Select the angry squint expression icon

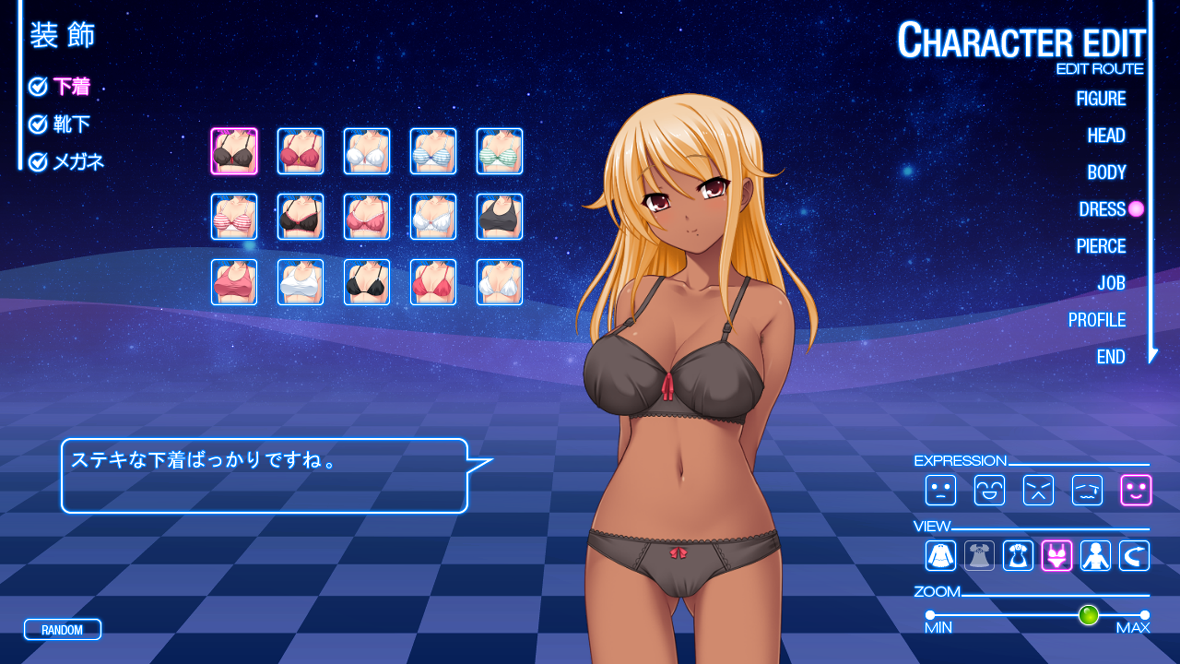1038,490
